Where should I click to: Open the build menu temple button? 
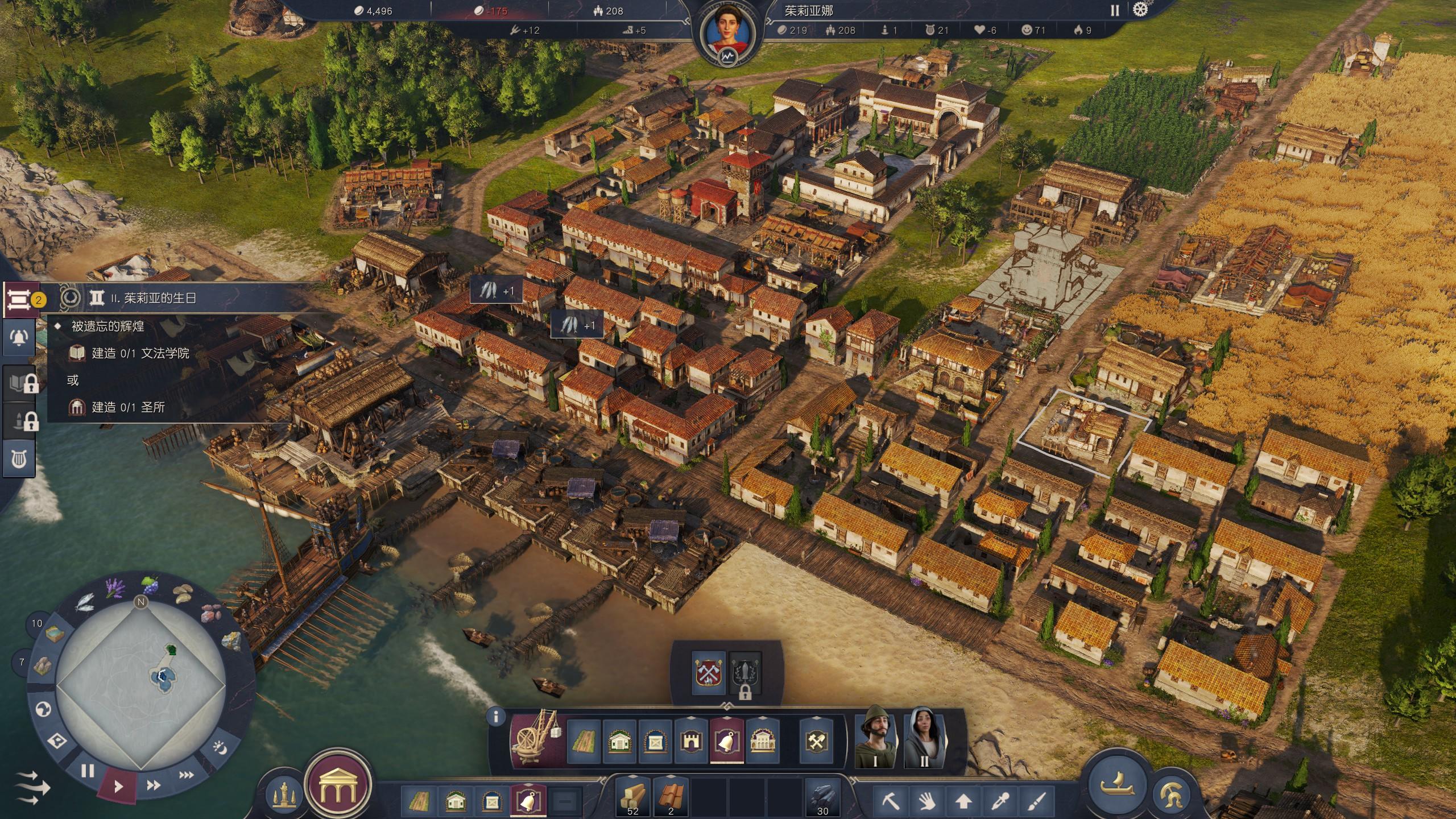click(x=338, y=787)
